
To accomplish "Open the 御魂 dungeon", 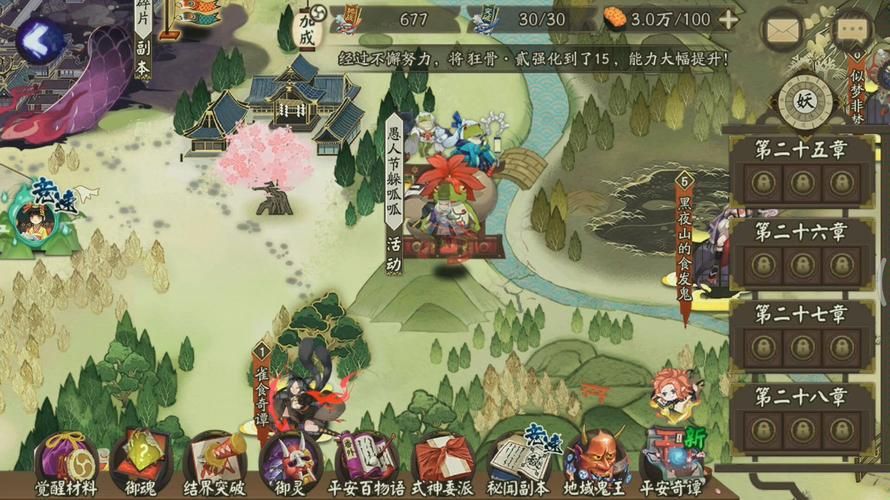I will tap(142, 464).
